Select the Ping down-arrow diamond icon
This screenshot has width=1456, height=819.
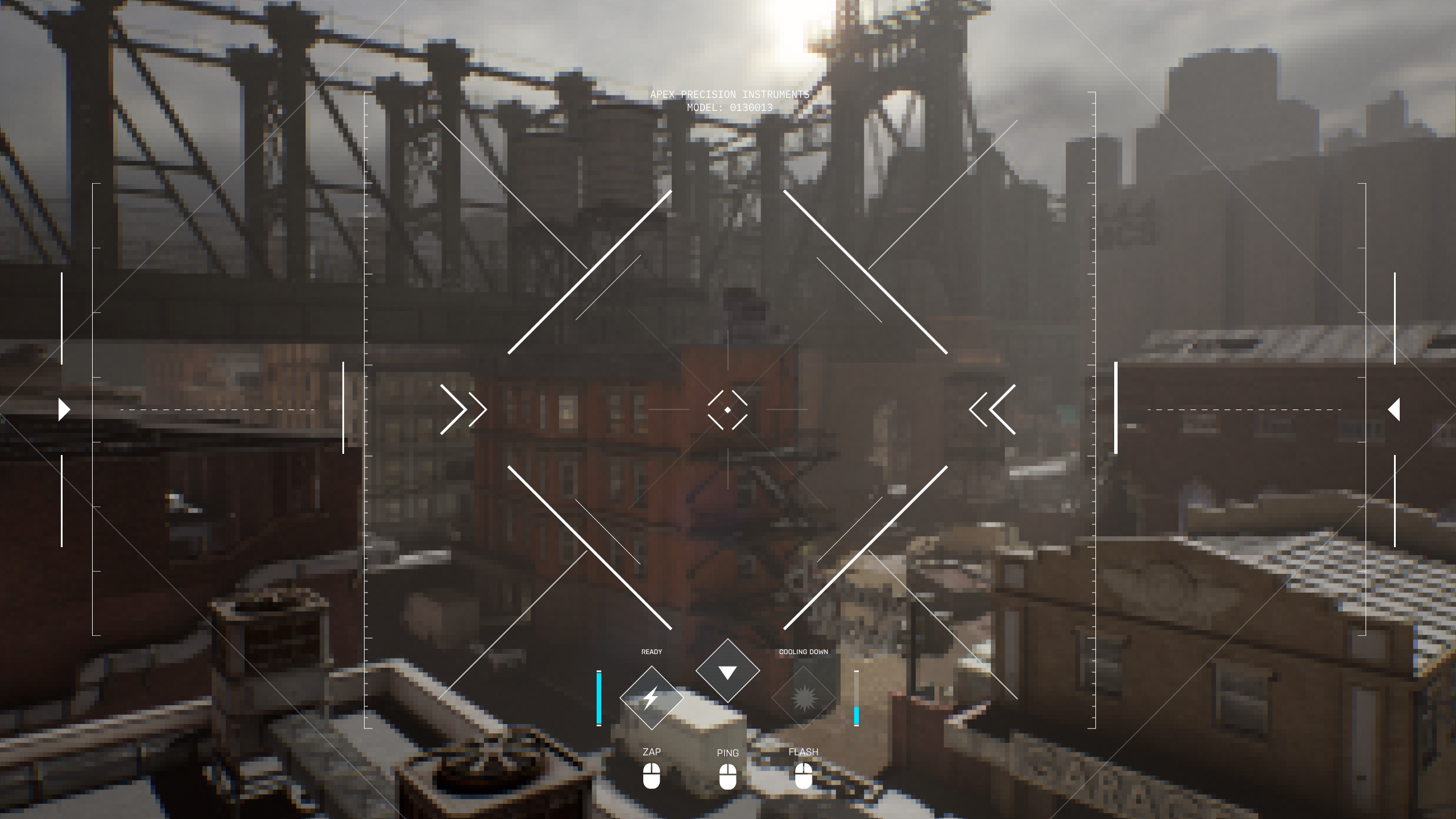click(727, 671)
